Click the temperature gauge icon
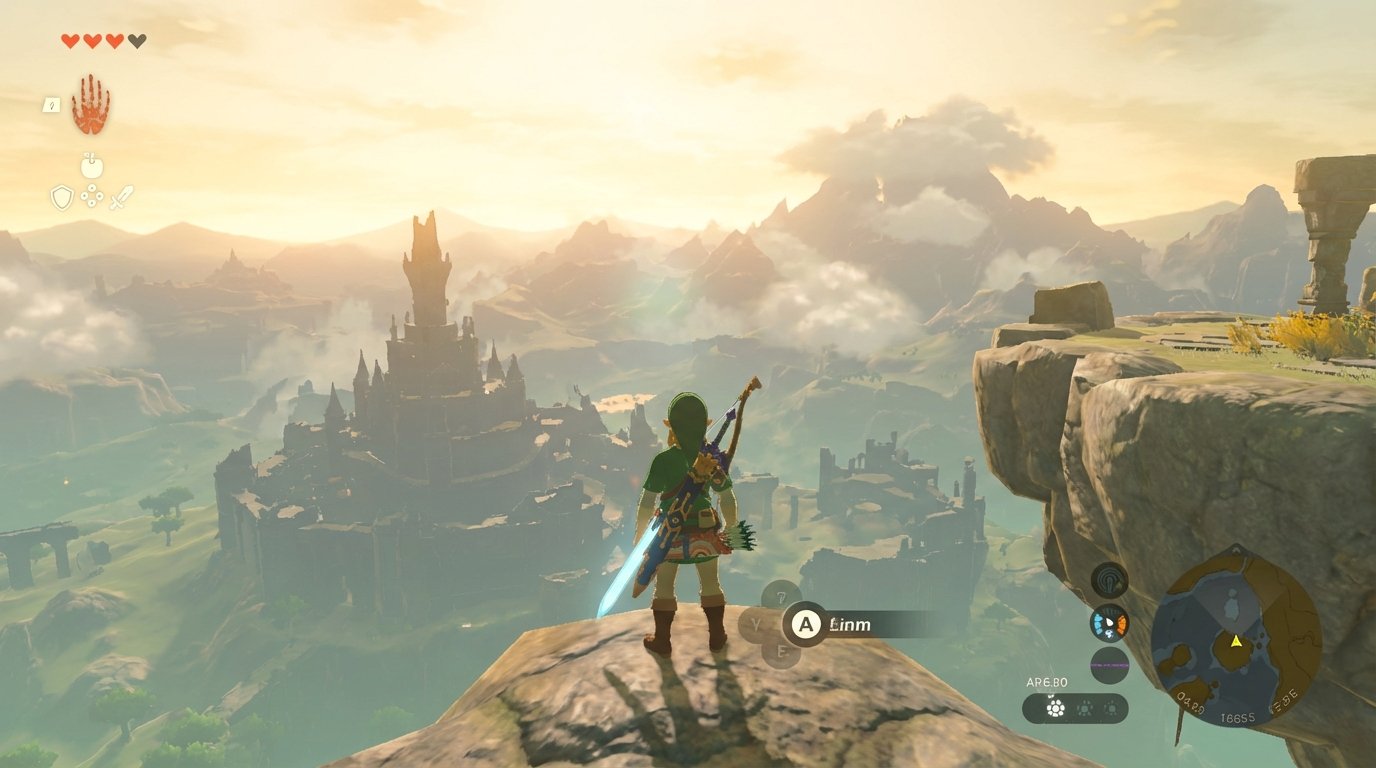Viewport: 1376px width, 768px height. [1109, 622]
